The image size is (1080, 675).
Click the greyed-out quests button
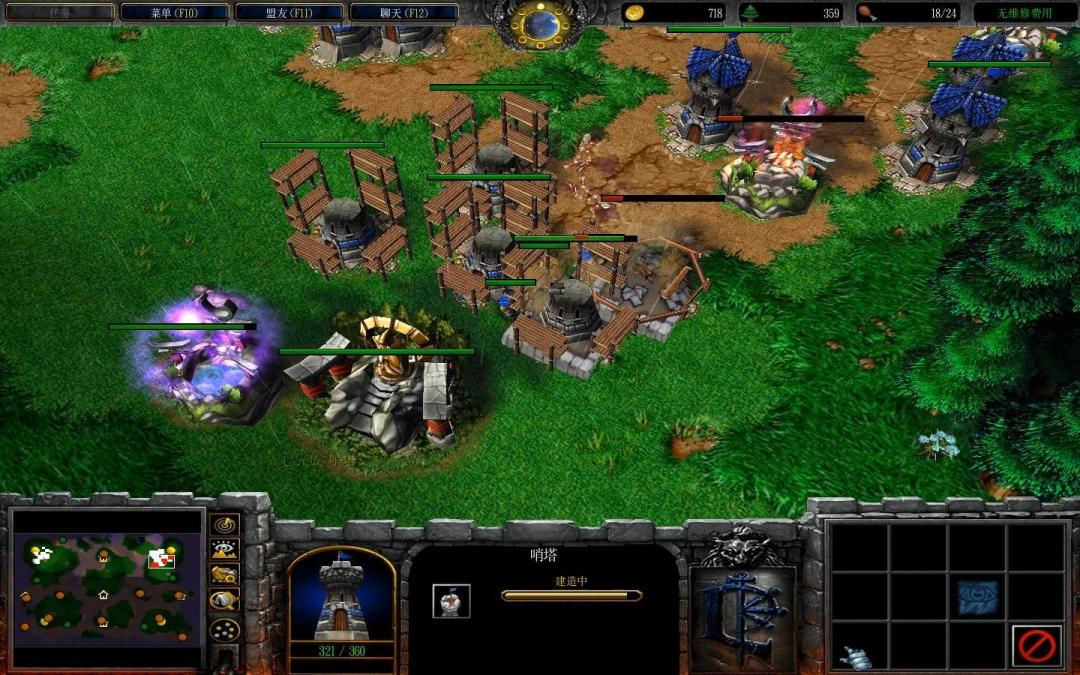tap(60, 13)
